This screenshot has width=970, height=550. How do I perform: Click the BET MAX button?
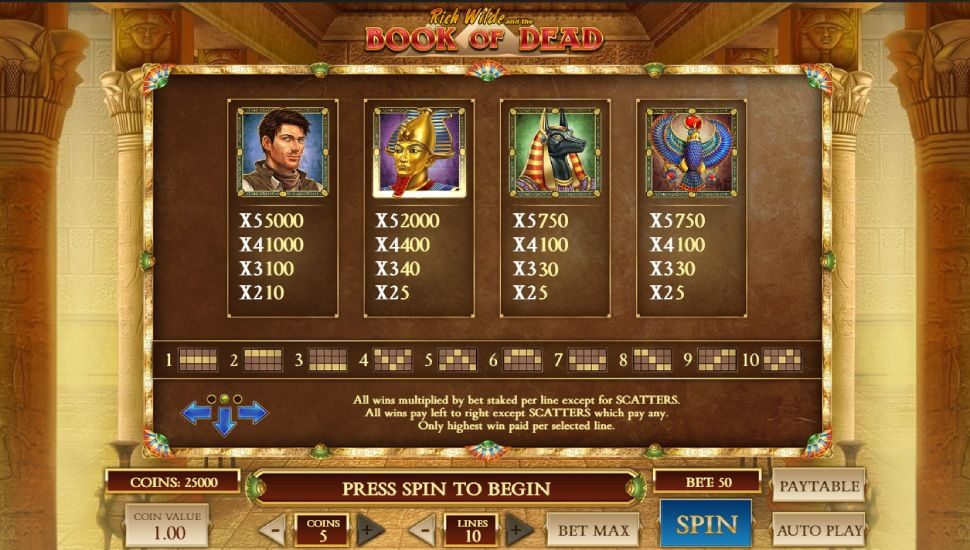[x=594, y=529]
